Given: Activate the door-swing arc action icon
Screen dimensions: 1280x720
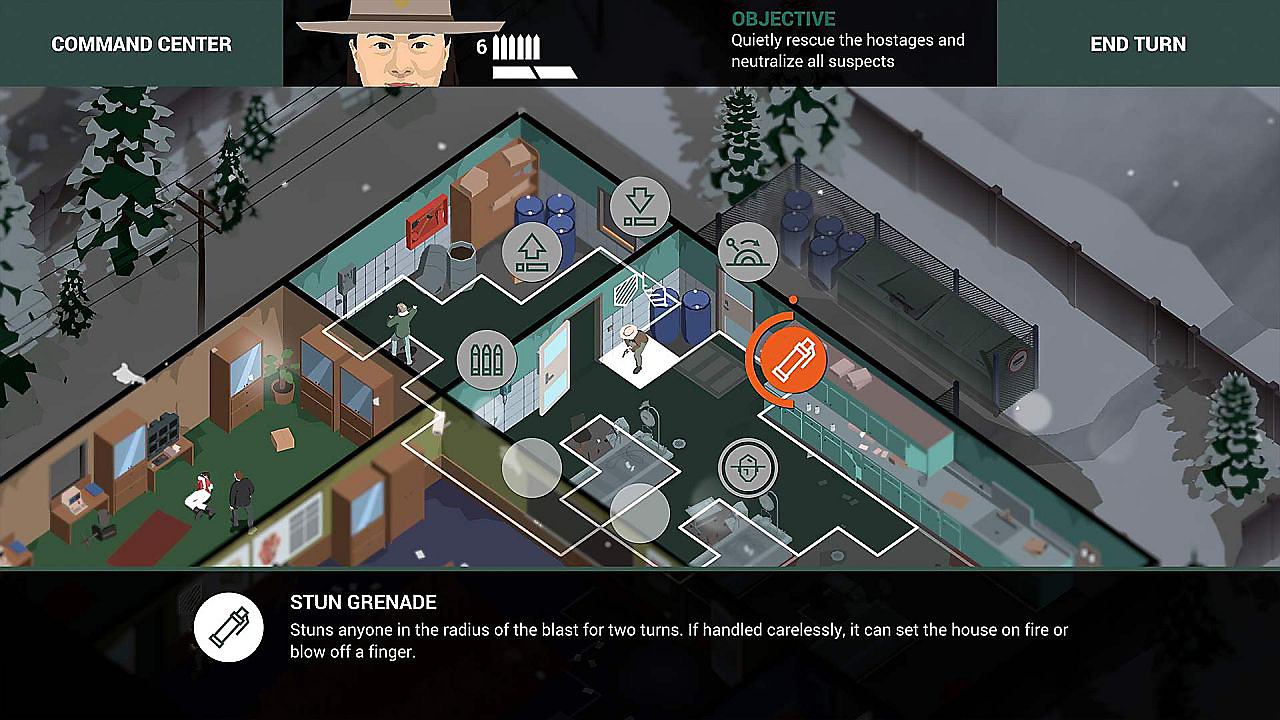Looking at the screenshot, I should 750,253.
